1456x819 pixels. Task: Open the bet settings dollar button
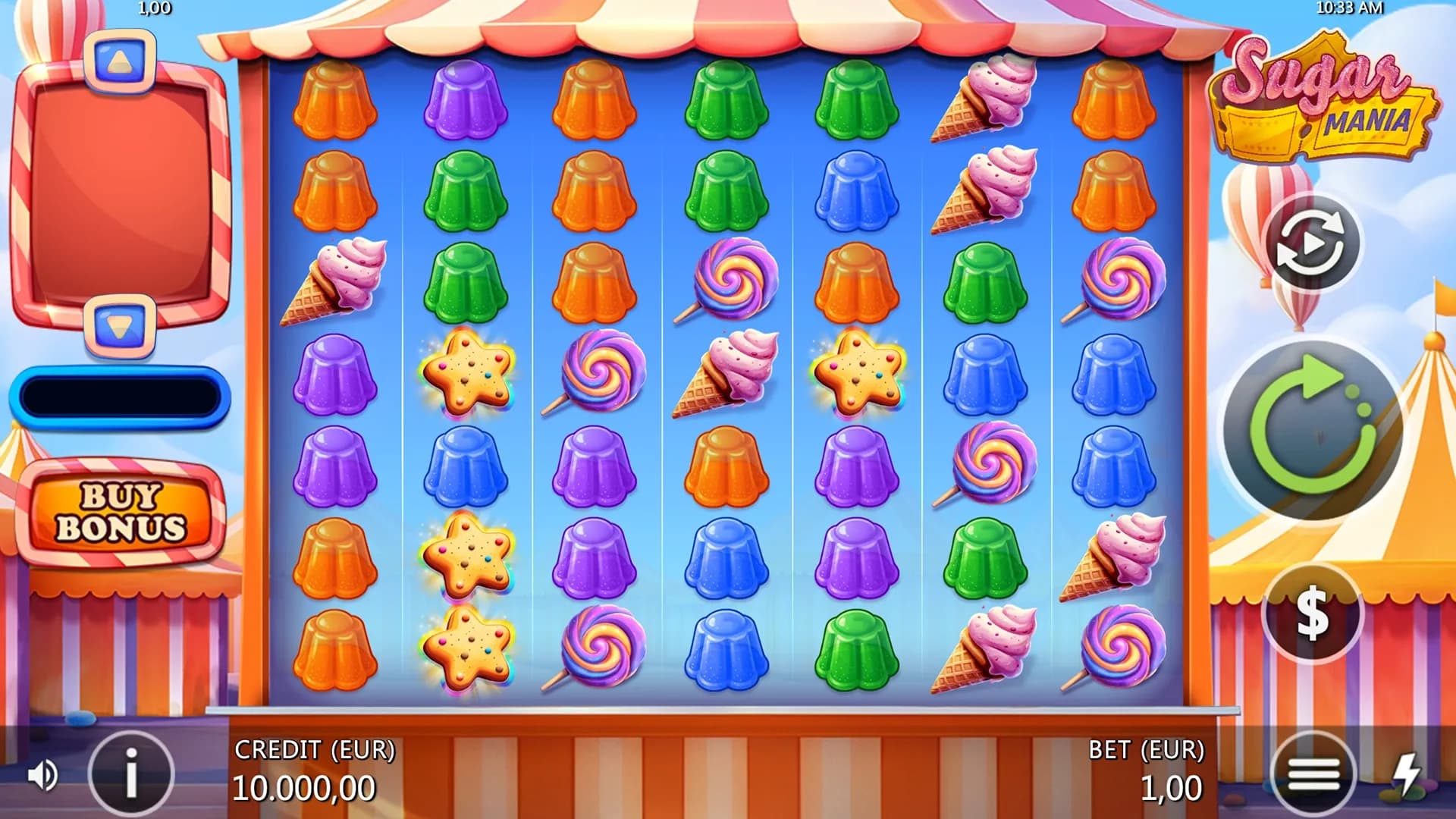[1312, 613]
